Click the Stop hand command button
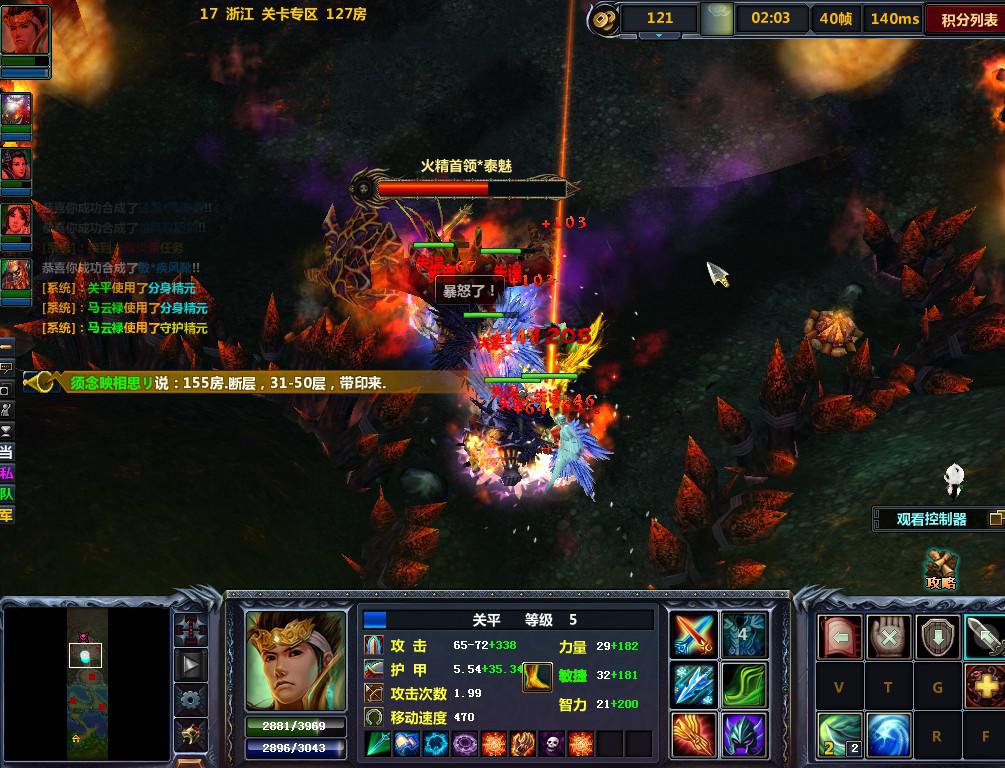The height and width of the screenshot is (768, 1005). click(888, 637)
